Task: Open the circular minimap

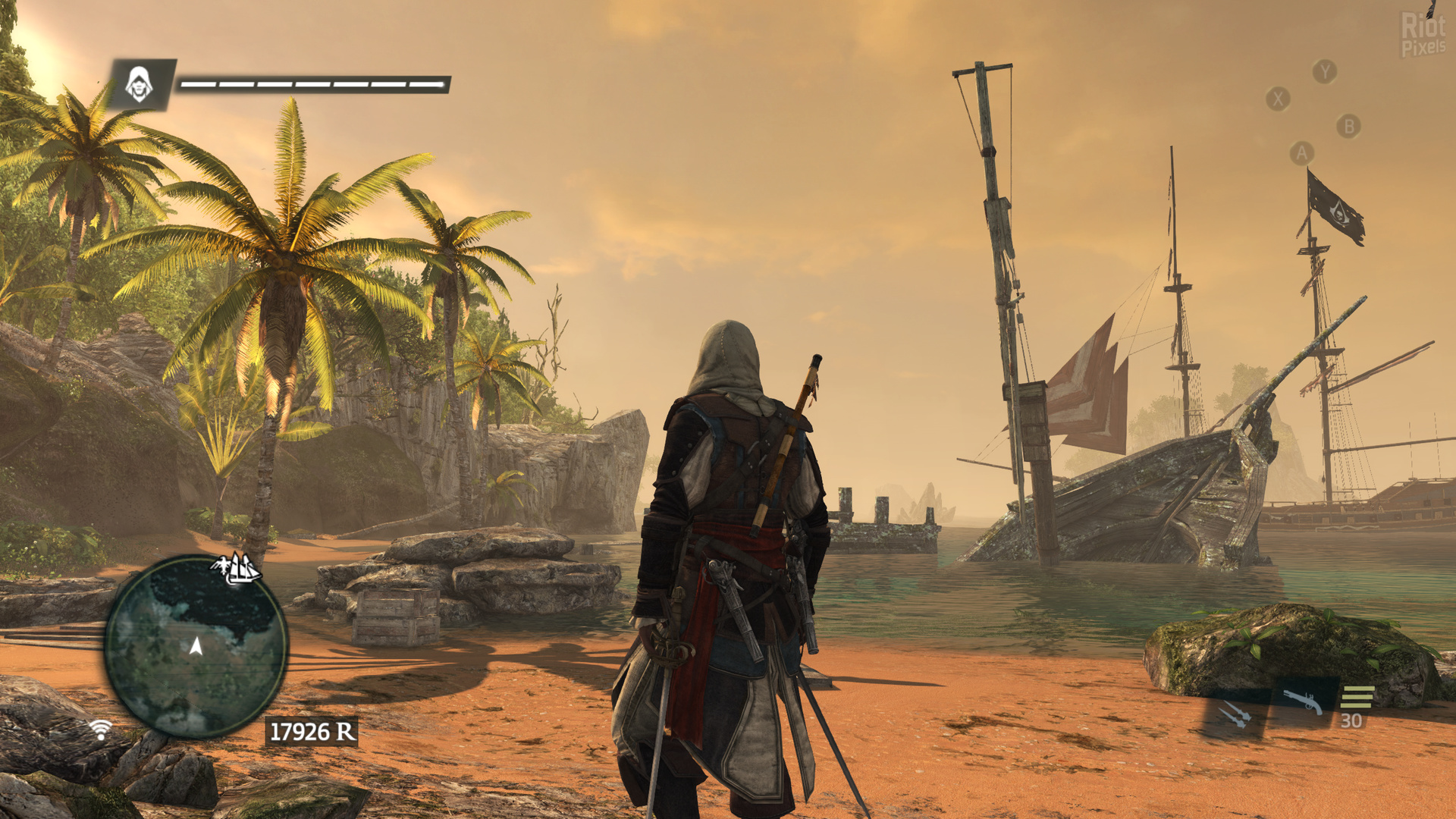Action: [196, 647]
